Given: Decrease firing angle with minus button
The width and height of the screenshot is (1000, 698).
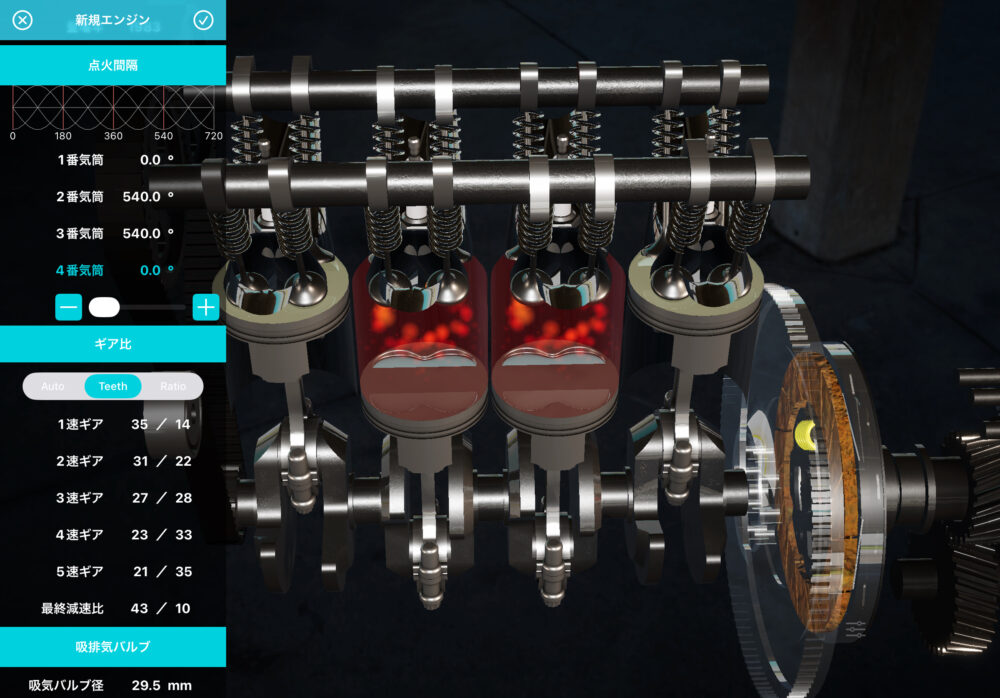Looking at the screenshot, I should pos(69,307).
